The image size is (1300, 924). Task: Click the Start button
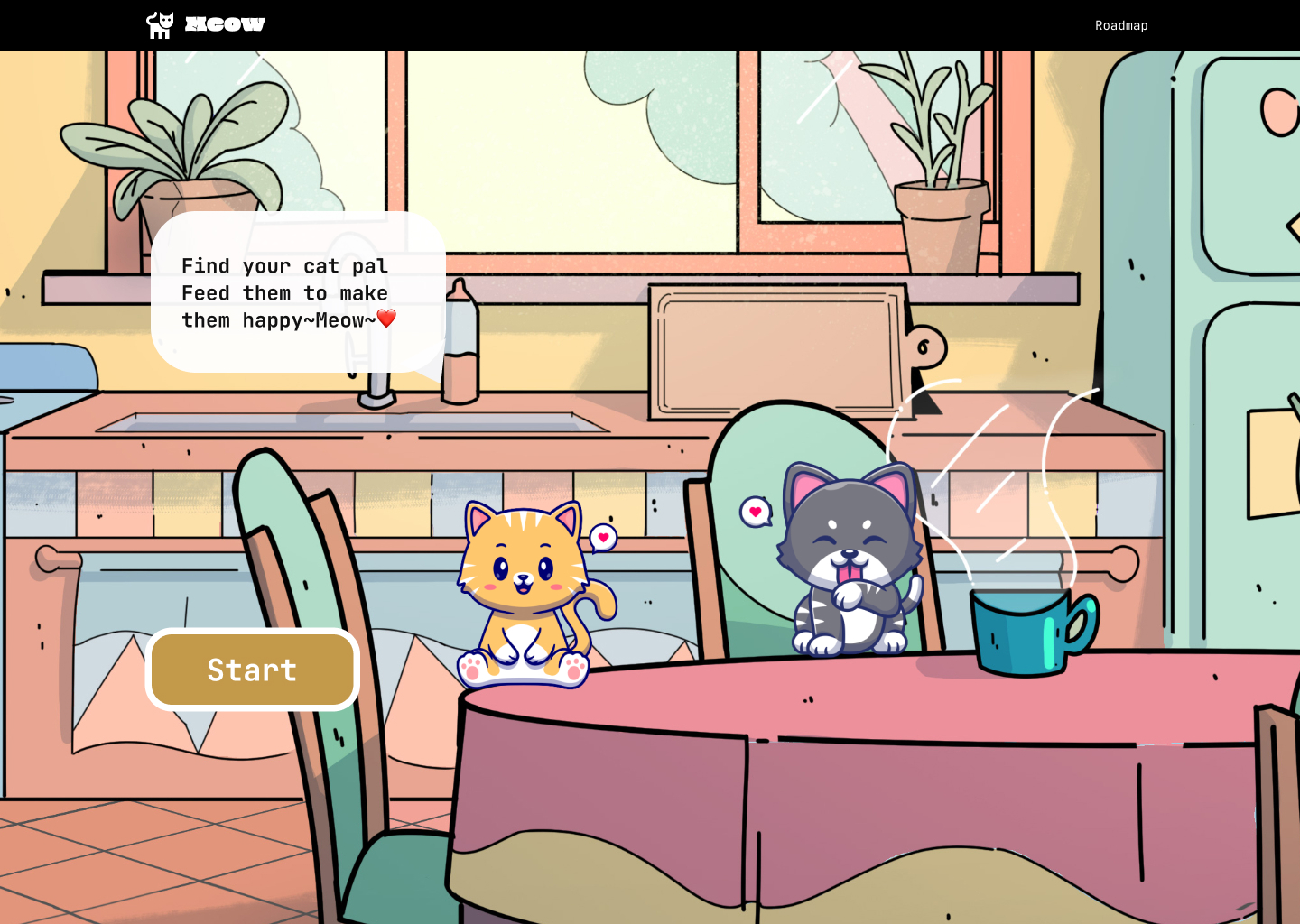point(252,670)
